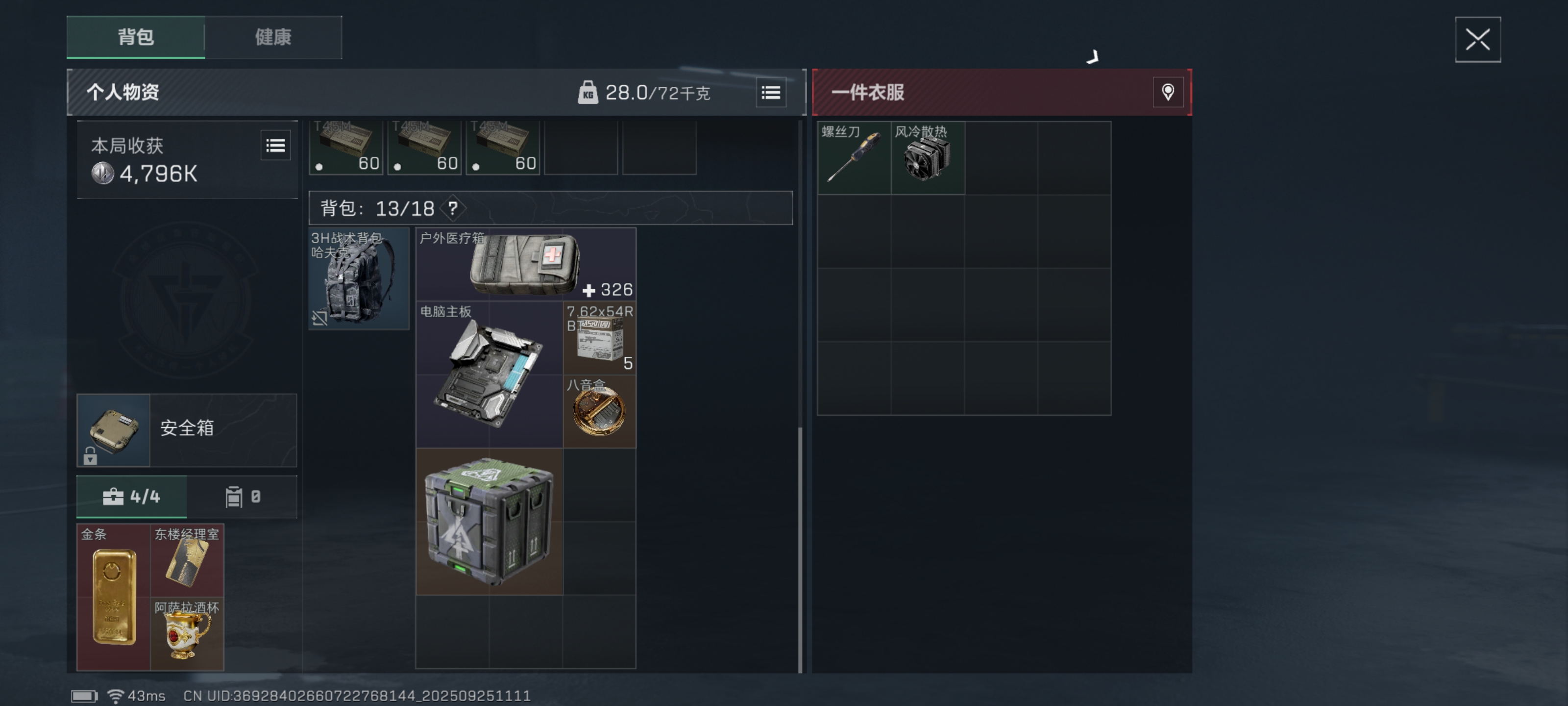
Task: Click the location pin icon on 一件衣服 panel
Action: (1168, 93)
